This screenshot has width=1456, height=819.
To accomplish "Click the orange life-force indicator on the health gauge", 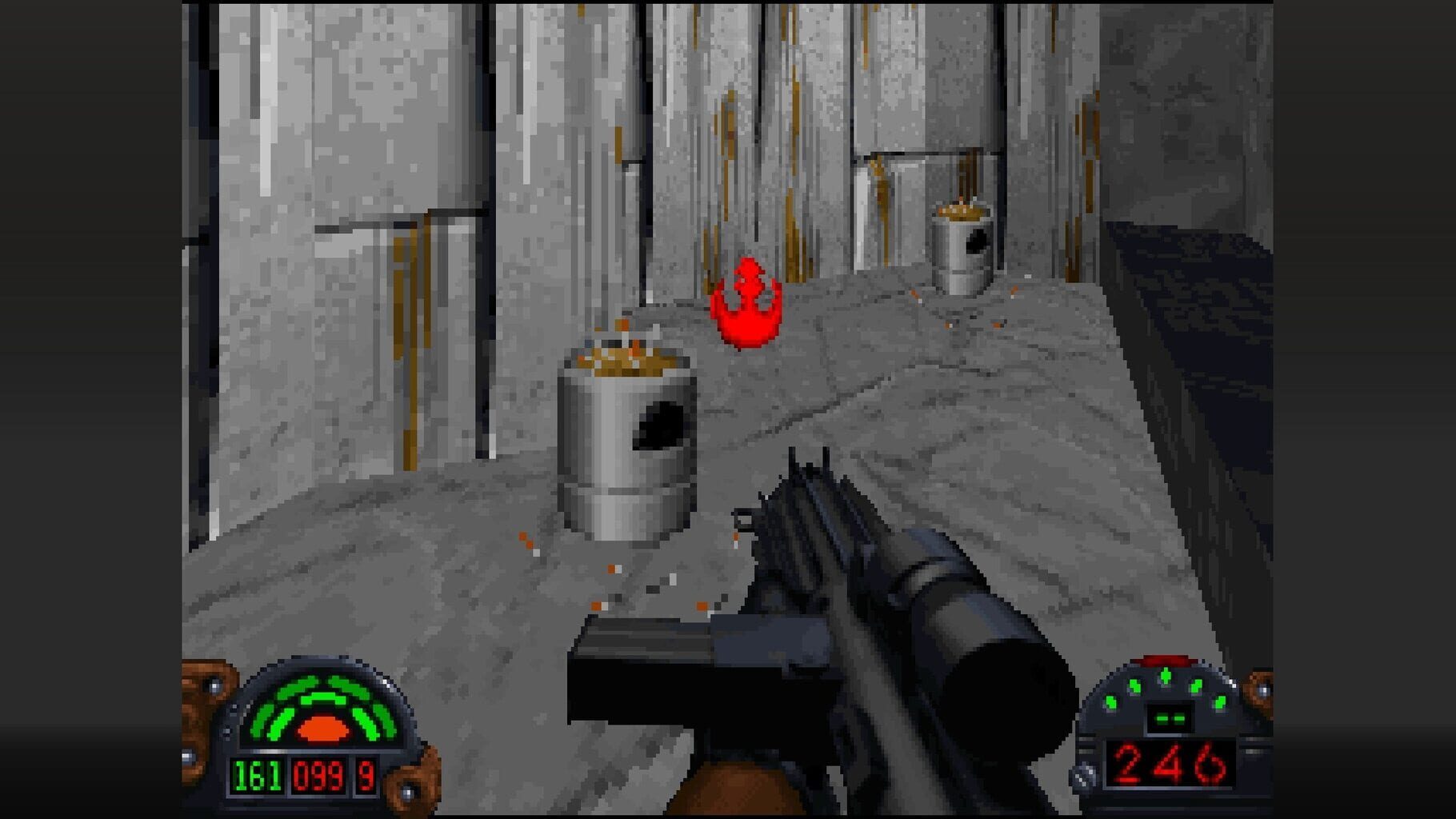I will 322,729.
